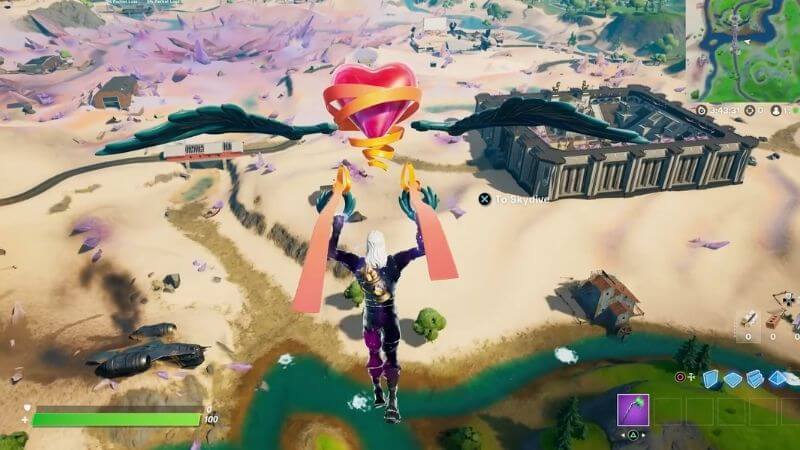Select the purple pickaxe hotbar slot
800x450 pixels.
(x=632, y=410)
